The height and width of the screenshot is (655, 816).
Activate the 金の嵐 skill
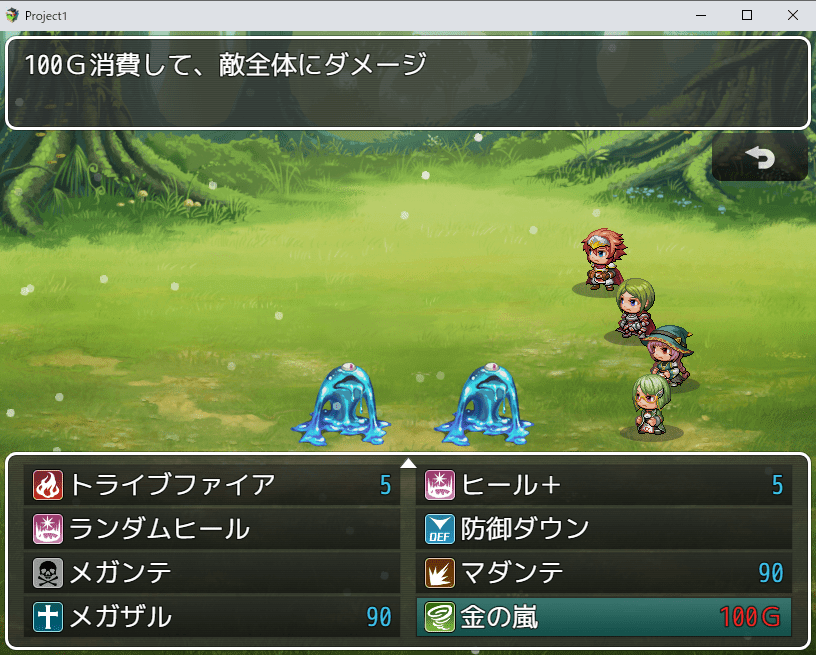point(604,616)
